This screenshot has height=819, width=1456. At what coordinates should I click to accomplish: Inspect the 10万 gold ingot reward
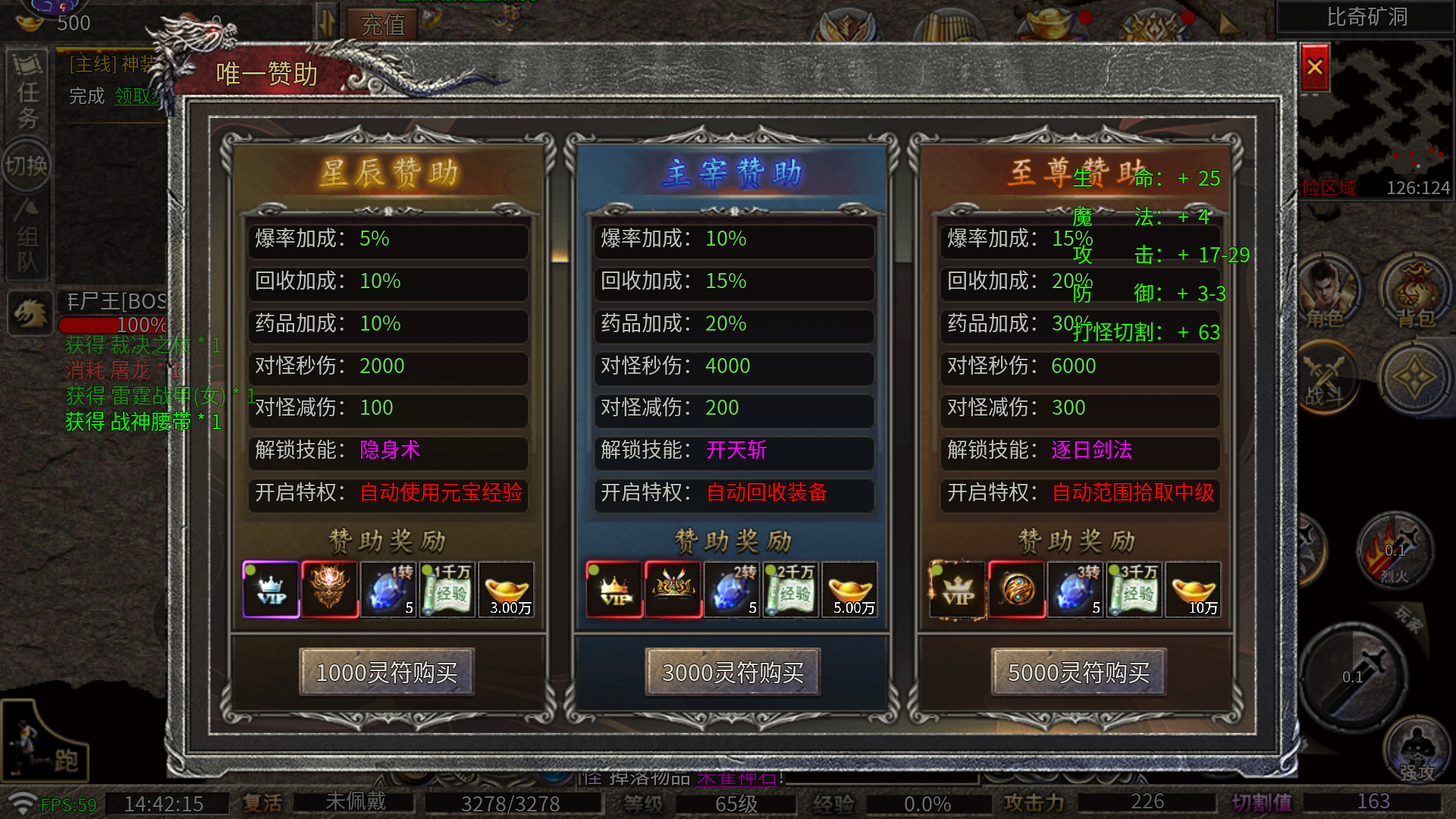1194,590
